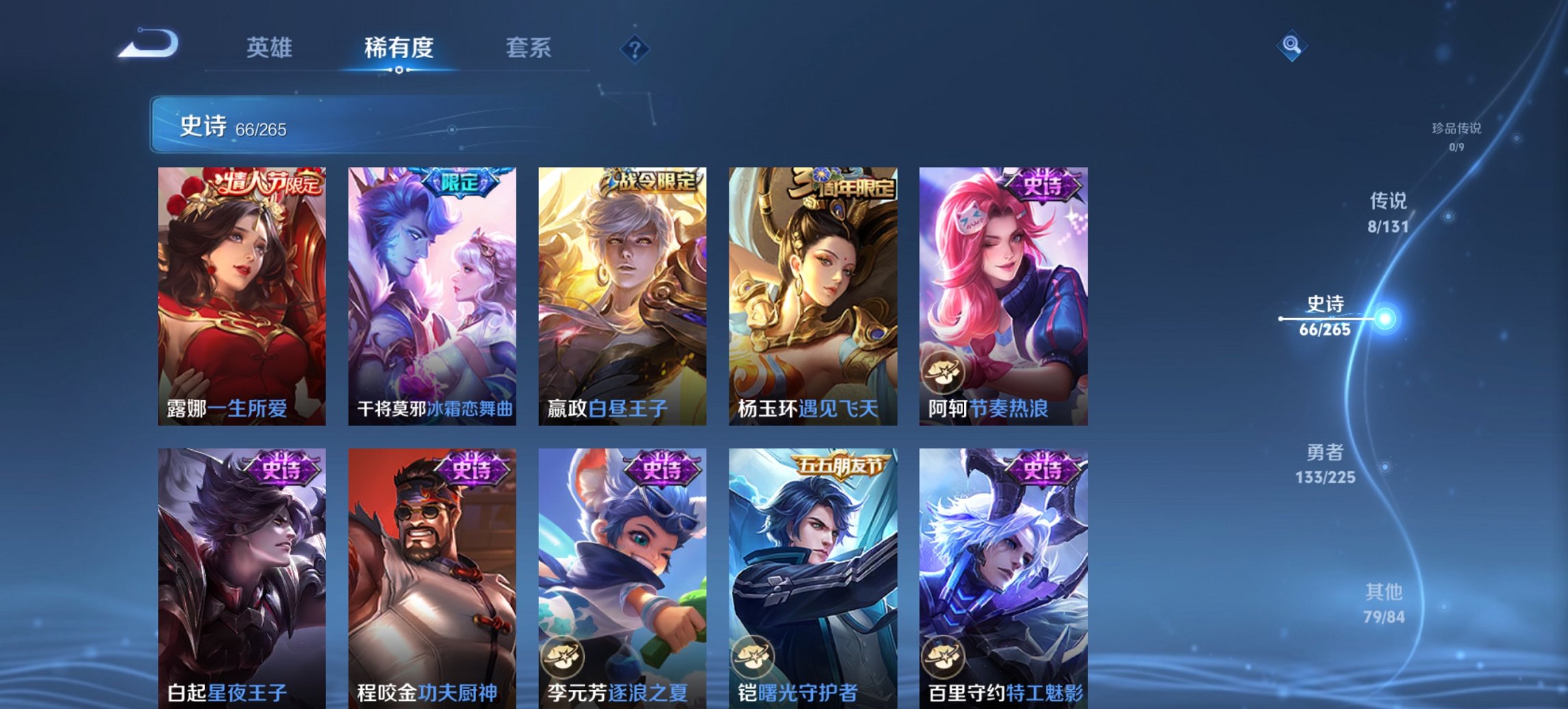This screenshot has width=1568, height=709.
Task: Open the 杨玉环遇见飞天 skin card
Action: 812,294
